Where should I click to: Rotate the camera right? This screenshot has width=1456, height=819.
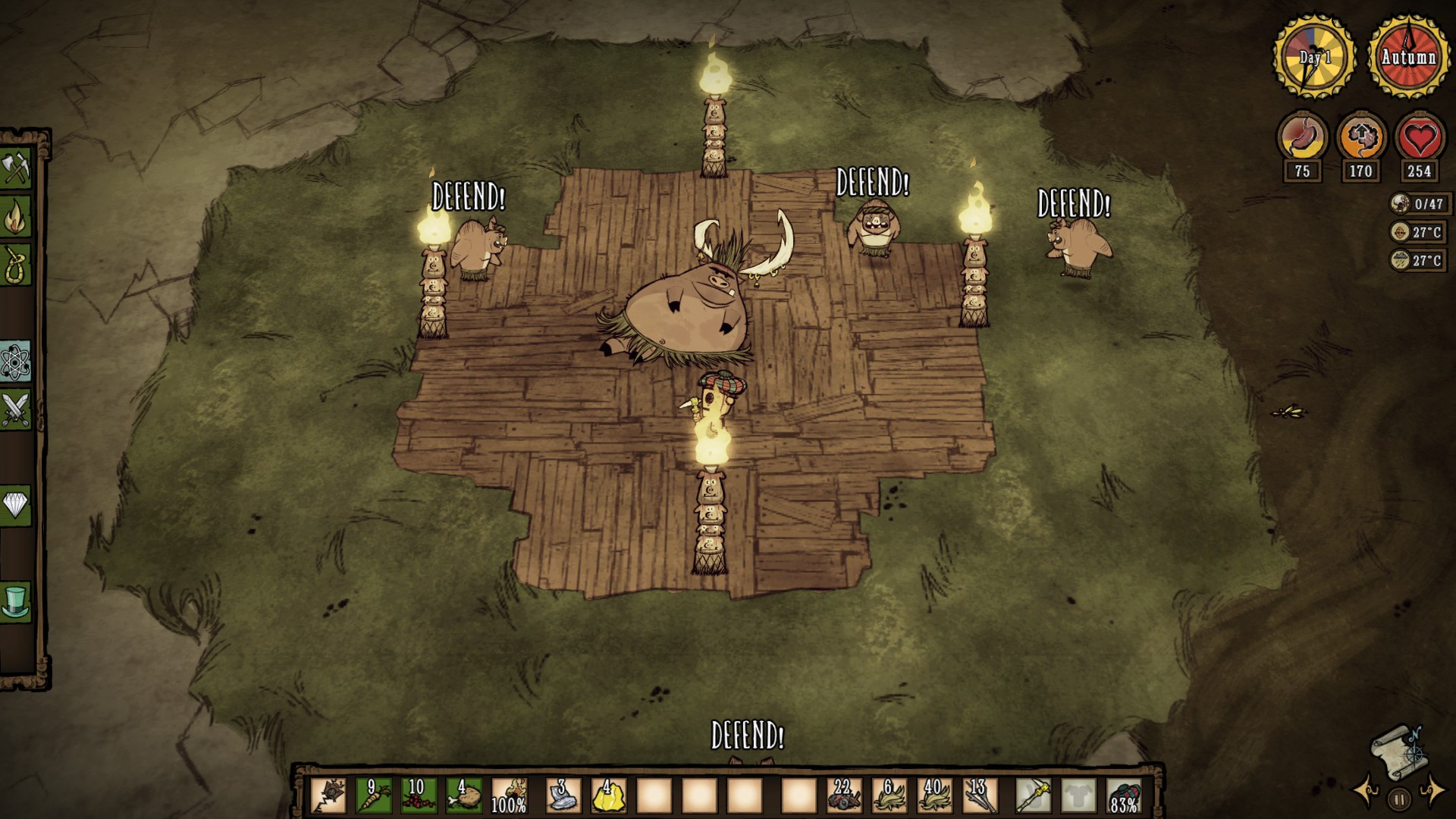[x=1432, y=789]
